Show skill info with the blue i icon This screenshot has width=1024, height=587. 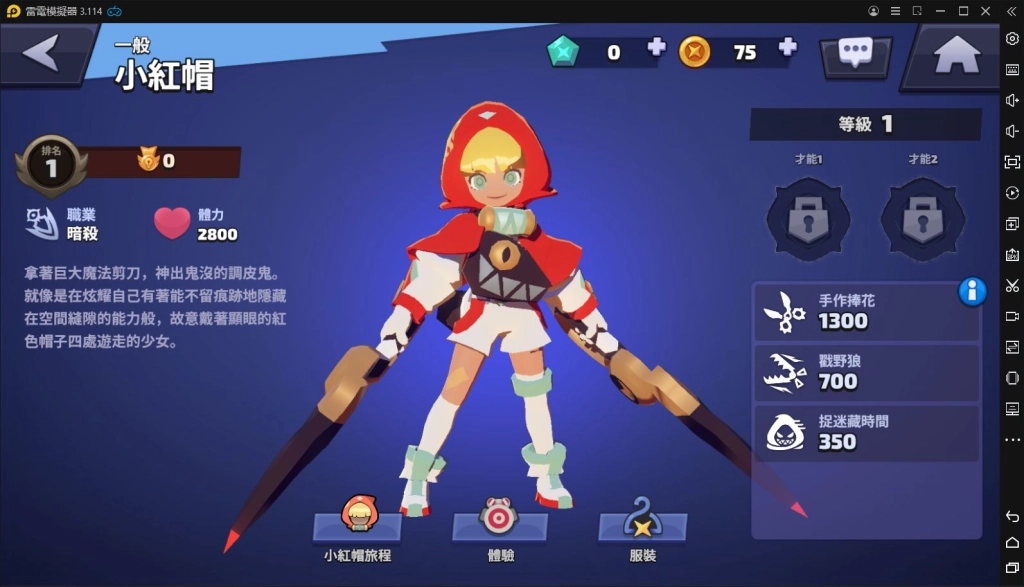972,291
